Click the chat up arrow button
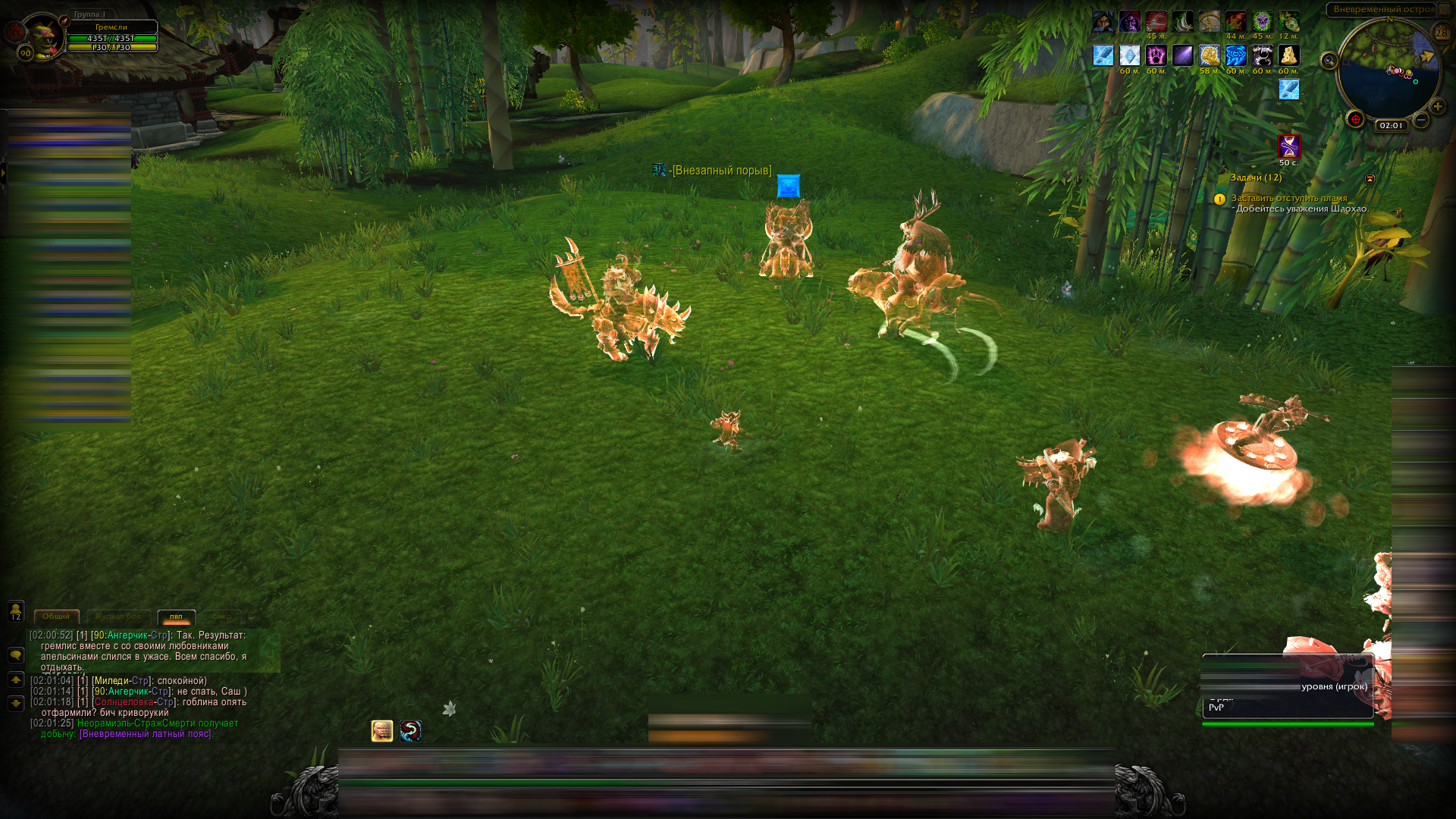Image resolution: width=1456 pixels, height=819 pixels. 16,680
